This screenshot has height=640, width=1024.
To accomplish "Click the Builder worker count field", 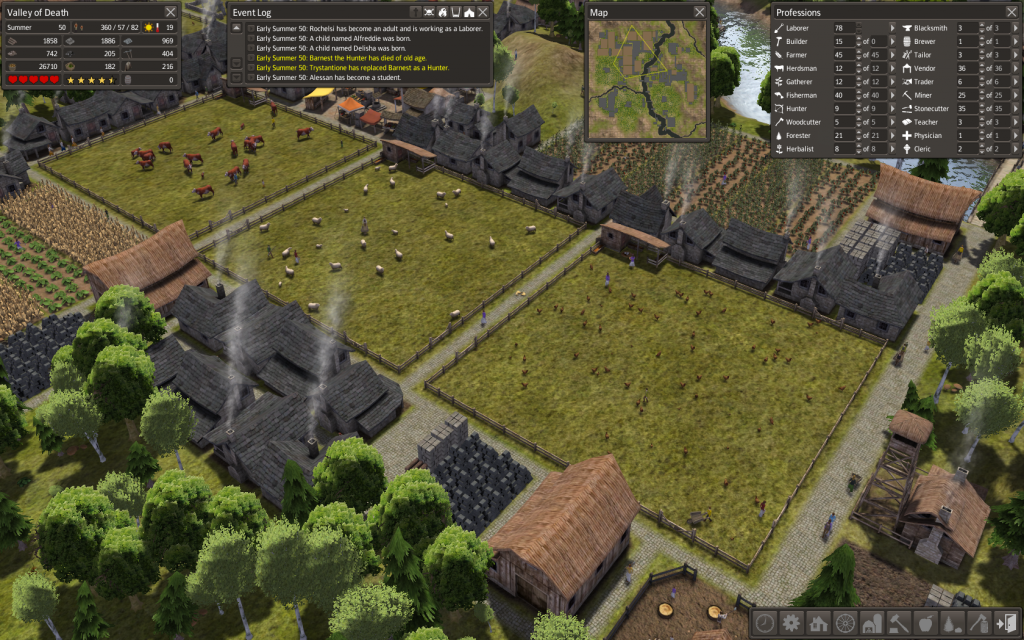I will click(x=839, y=42).
